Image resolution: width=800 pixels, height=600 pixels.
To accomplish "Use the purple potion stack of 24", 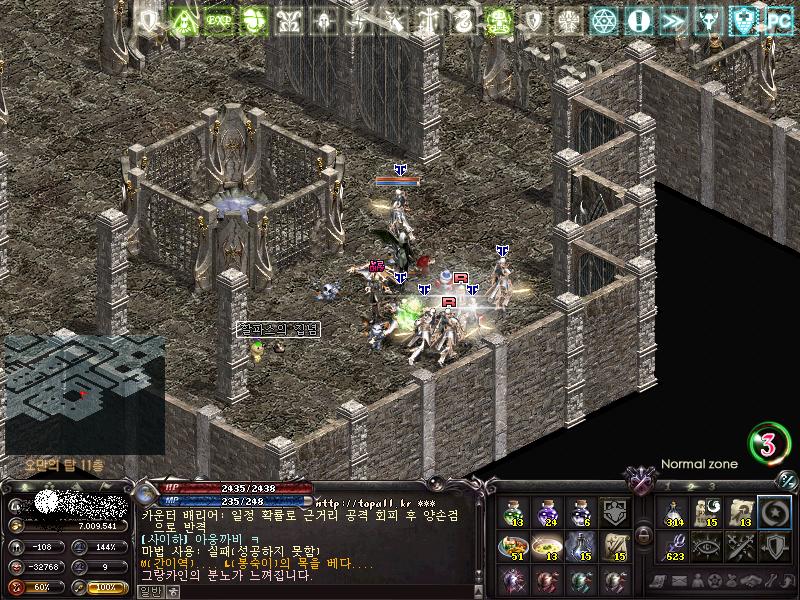I will pyautogui.click(x=547, y=512).
